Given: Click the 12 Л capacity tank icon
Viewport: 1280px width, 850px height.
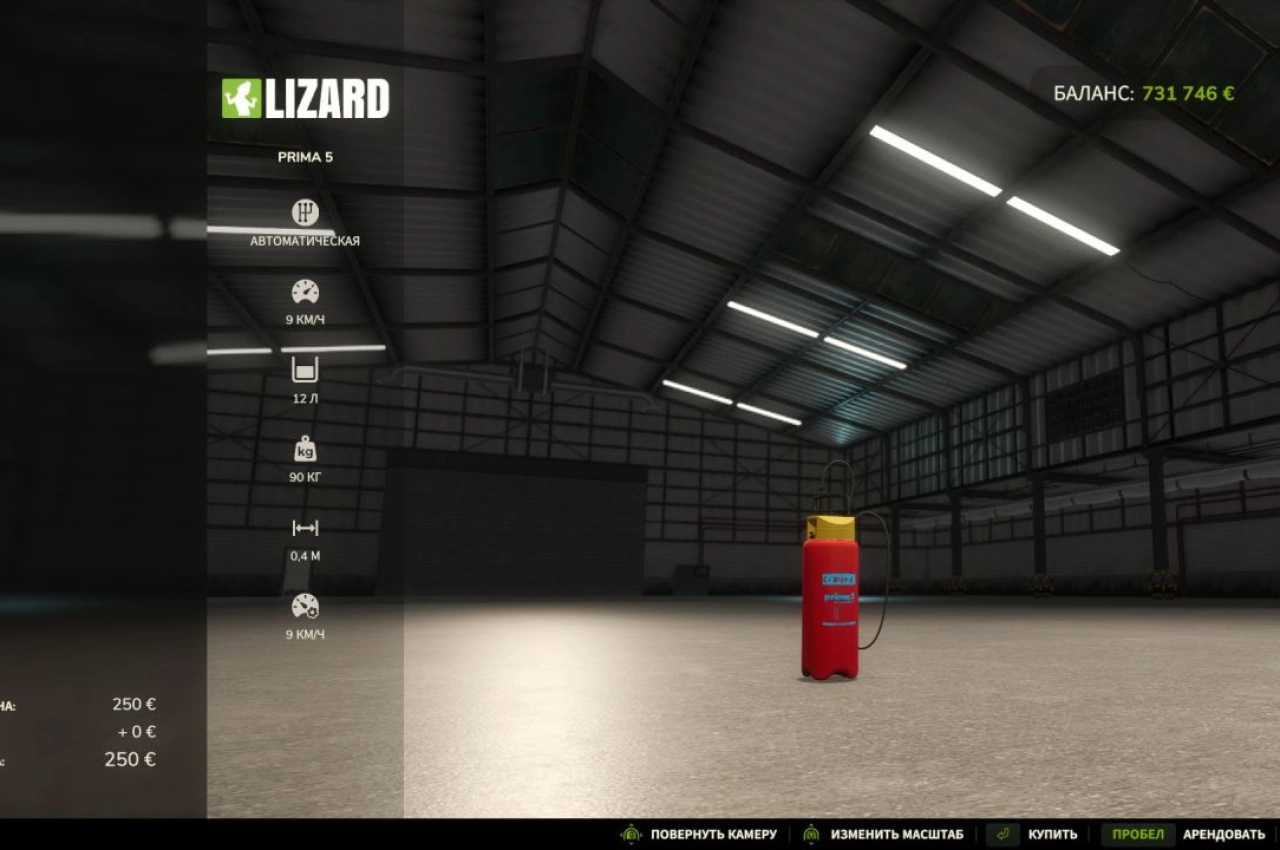Looking at the screenshot, I should tap(304, 370).
